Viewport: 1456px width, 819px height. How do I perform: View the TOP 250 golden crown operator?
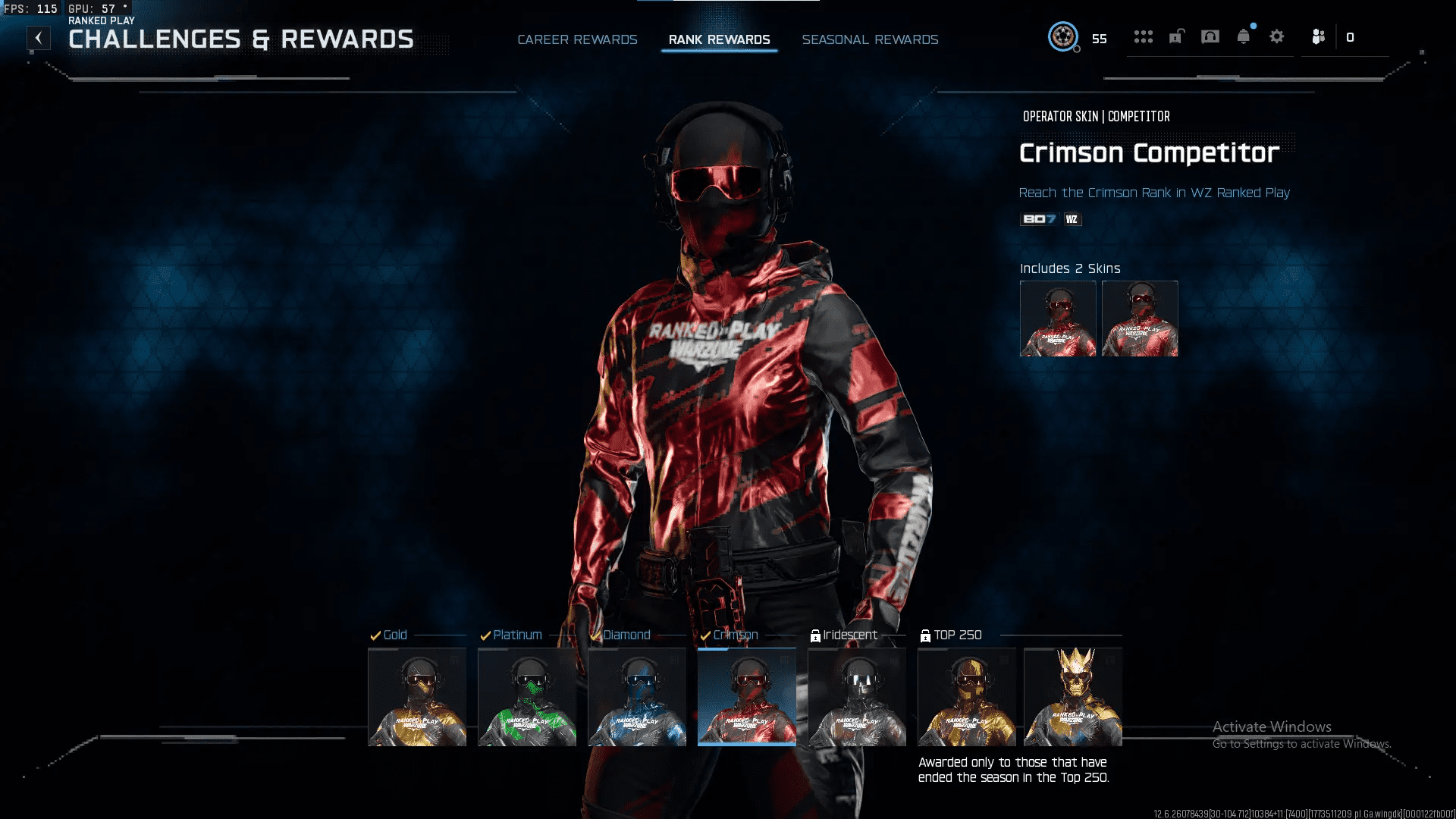click(x=1072, y=696)
